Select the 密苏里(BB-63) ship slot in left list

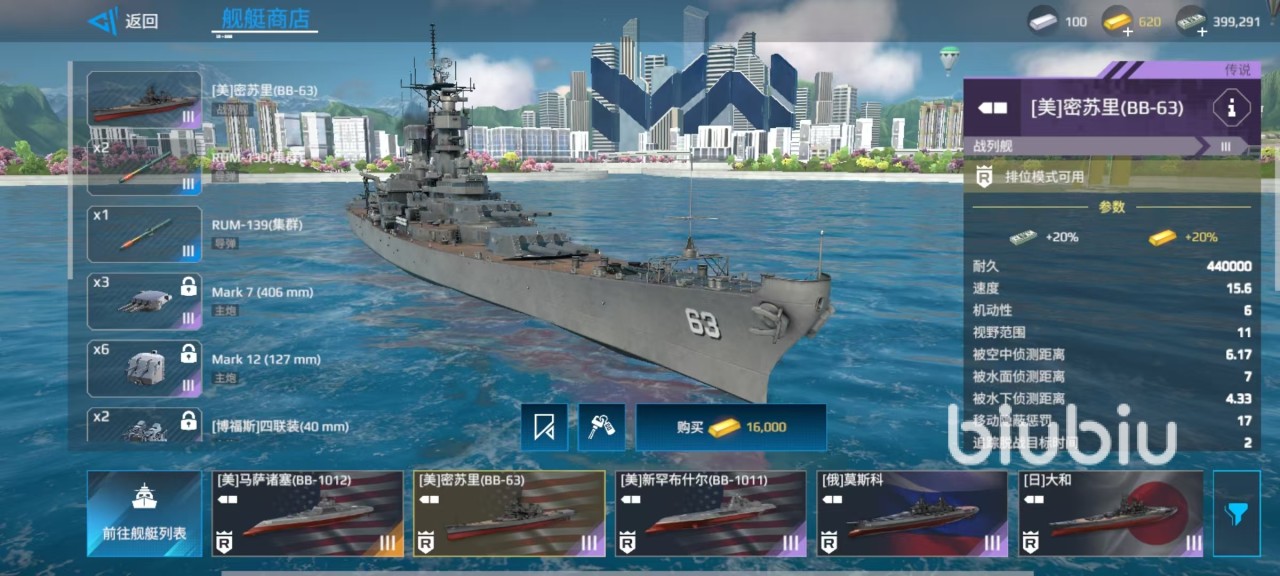[144, 99]
